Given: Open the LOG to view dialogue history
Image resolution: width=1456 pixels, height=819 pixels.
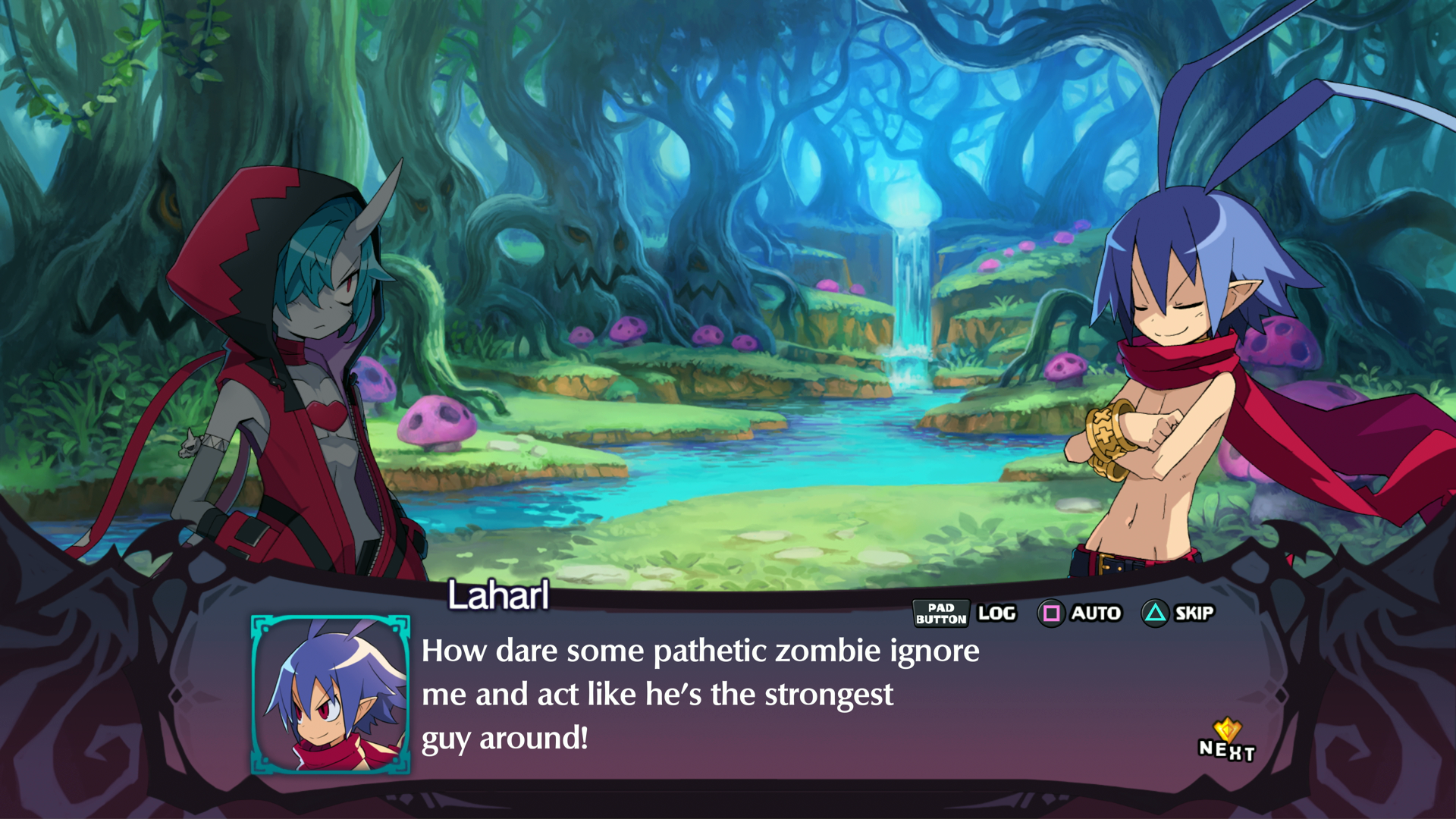Looking at the screenshot, I should click(996, 613).
